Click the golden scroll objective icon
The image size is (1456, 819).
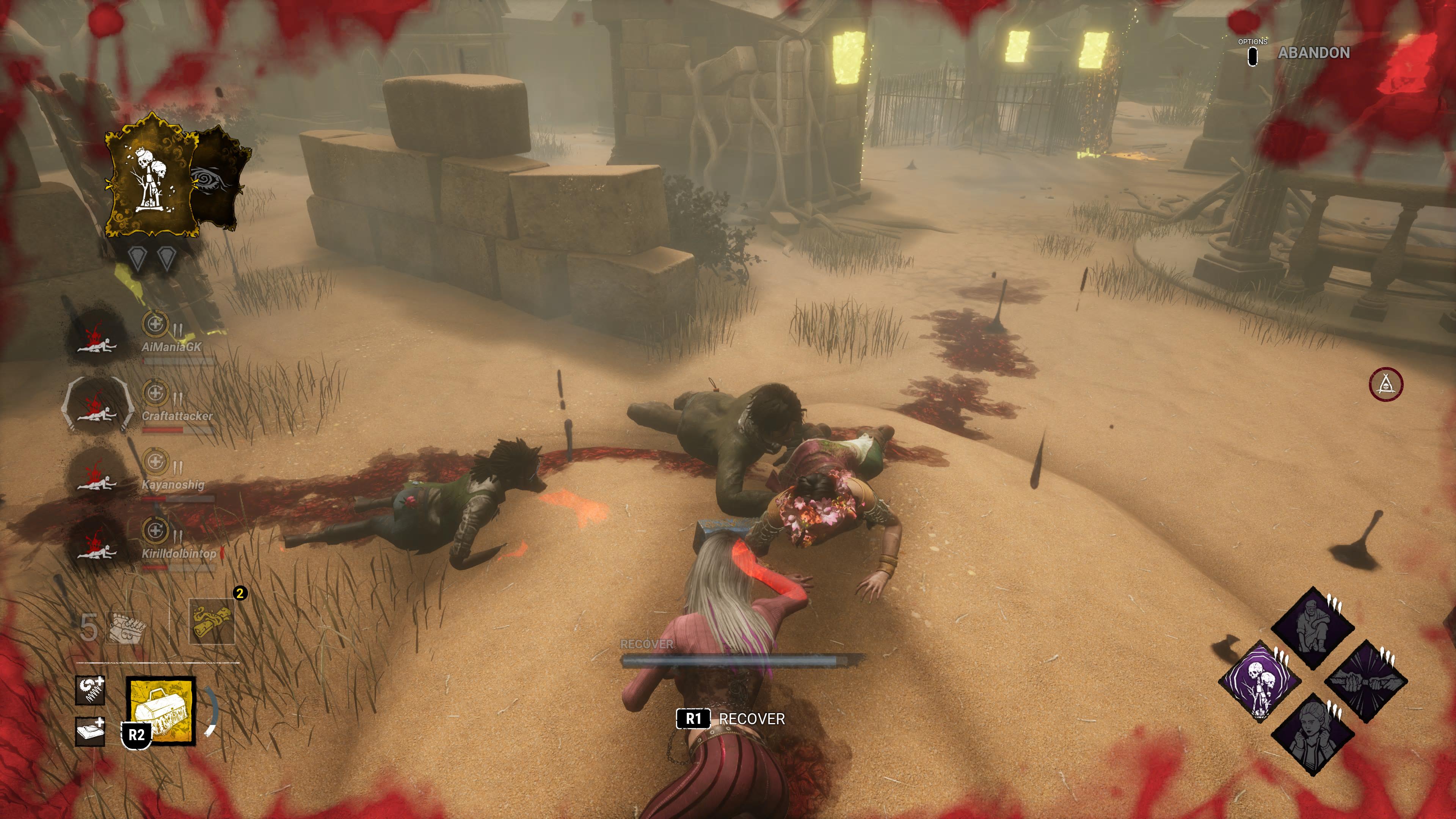click(x=212, y=622)
